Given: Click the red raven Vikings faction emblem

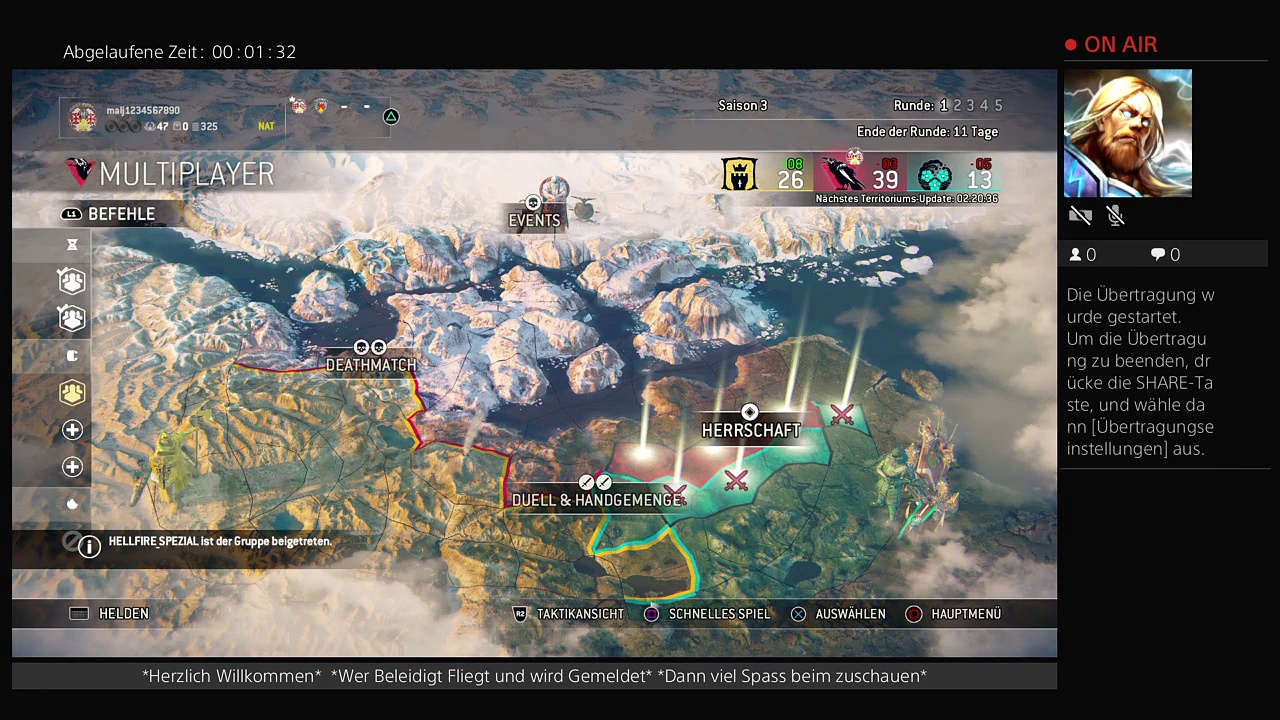Looking at the screenshot, I should point(838,175).
